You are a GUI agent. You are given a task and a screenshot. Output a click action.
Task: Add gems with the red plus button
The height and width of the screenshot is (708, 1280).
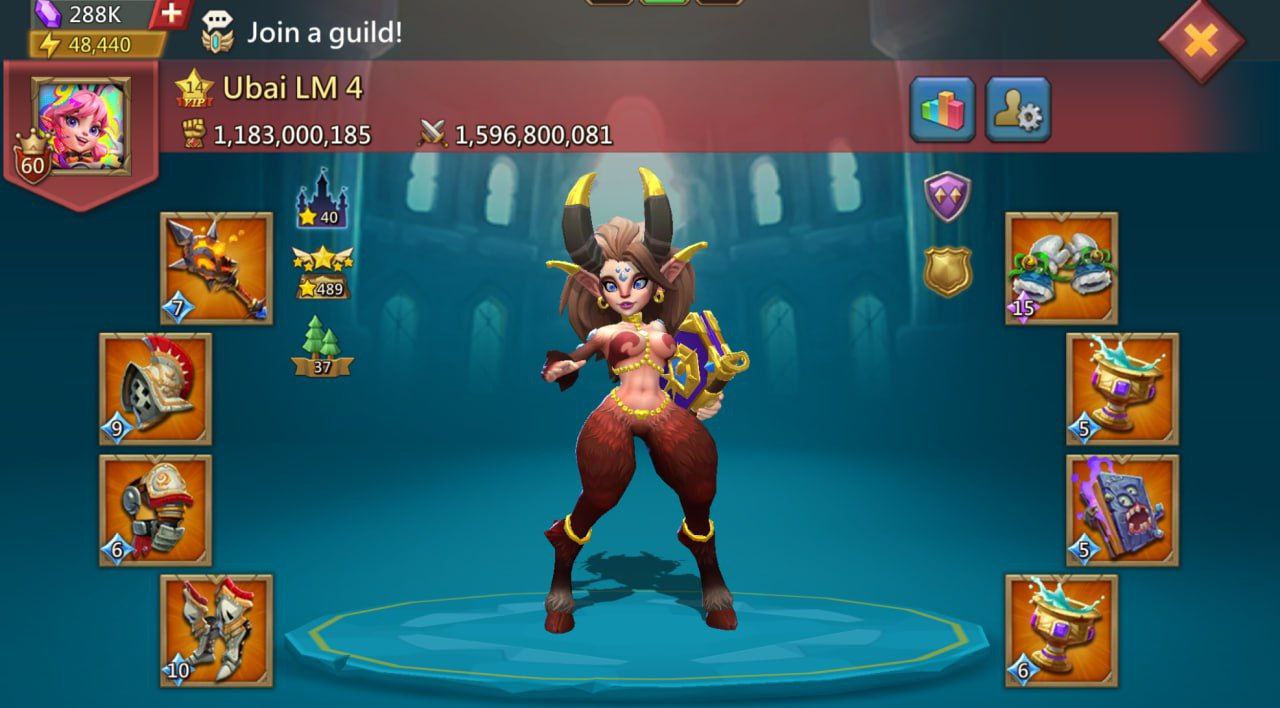click(171, 13)
